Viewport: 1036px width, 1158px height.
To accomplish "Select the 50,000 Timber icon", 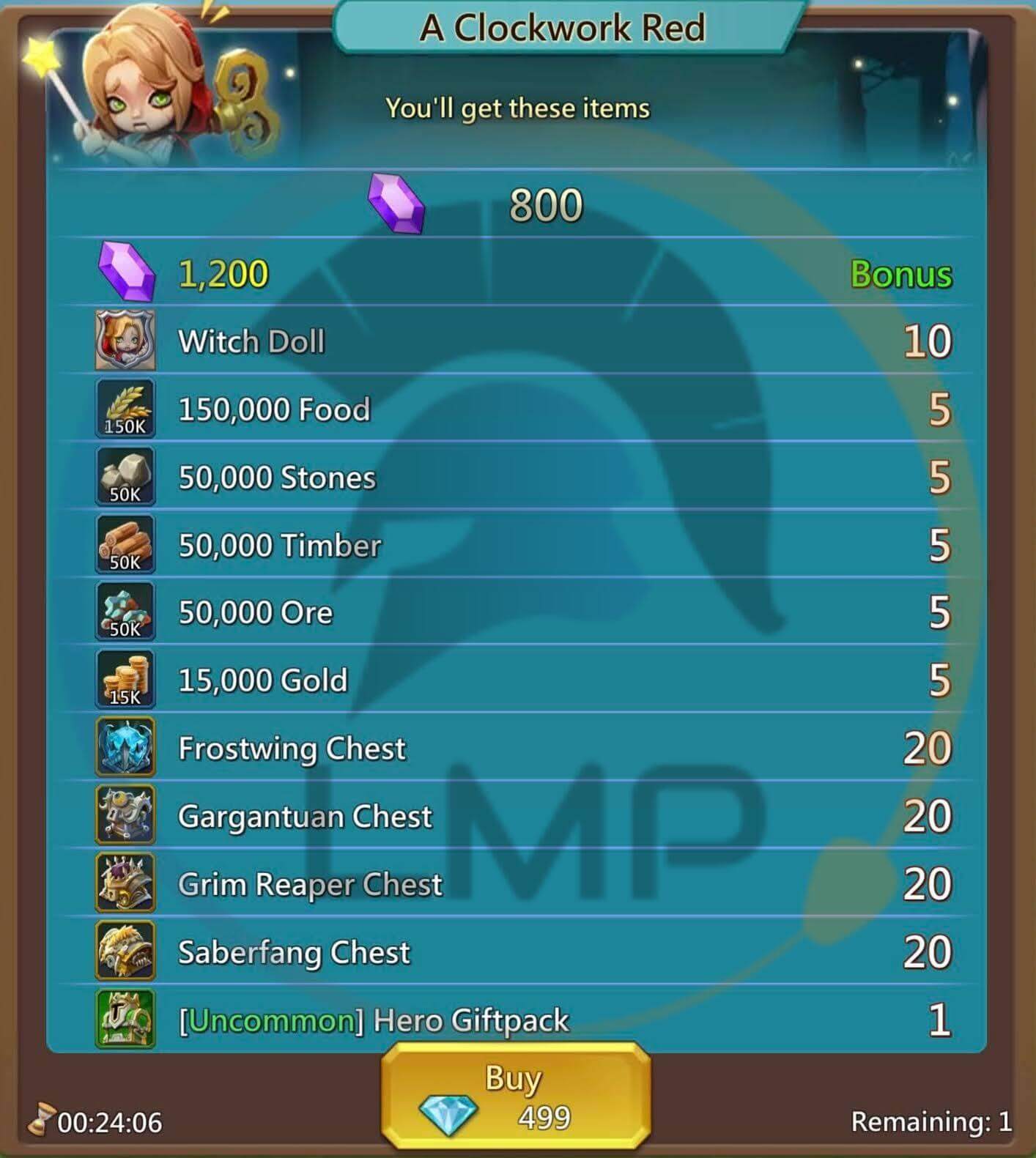I will (x=125, y=544).
